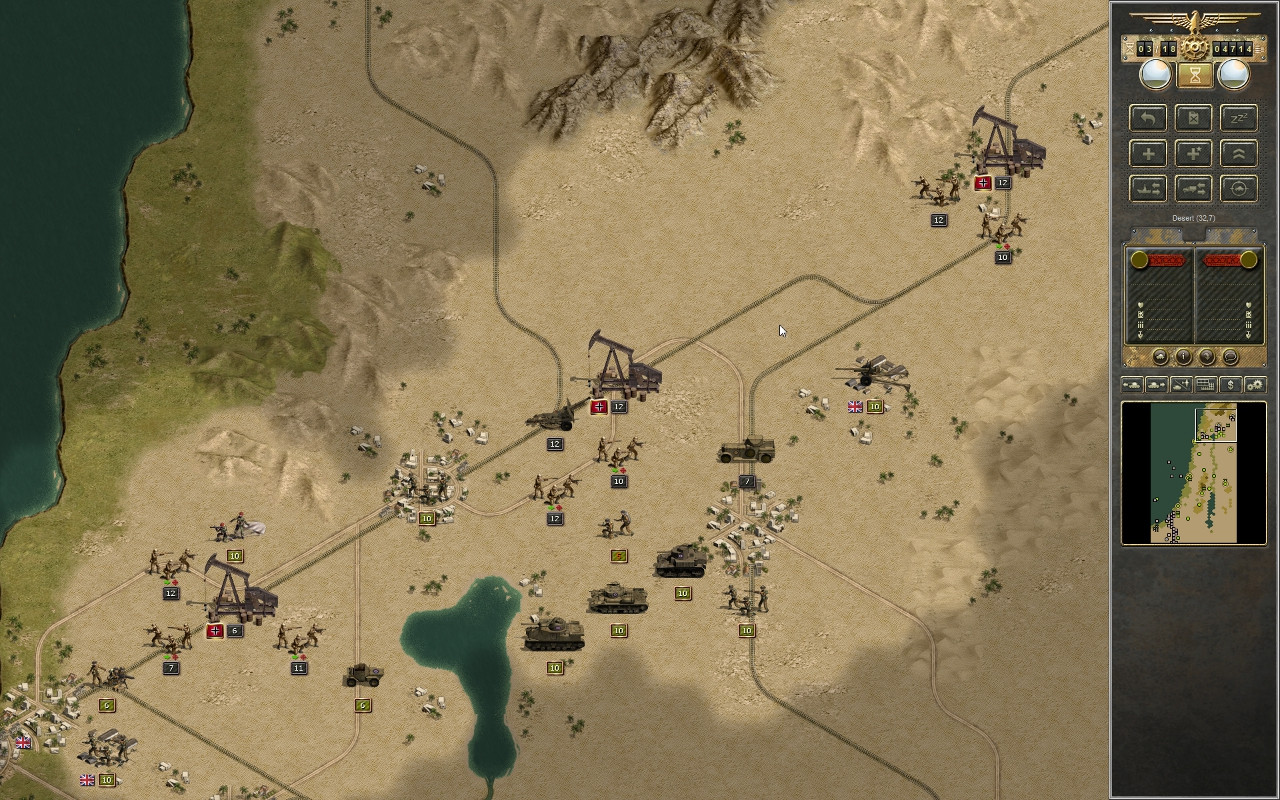Jump to the previous unit
Viewport: 1280px width, 800px height.
tap(1132, 384)
